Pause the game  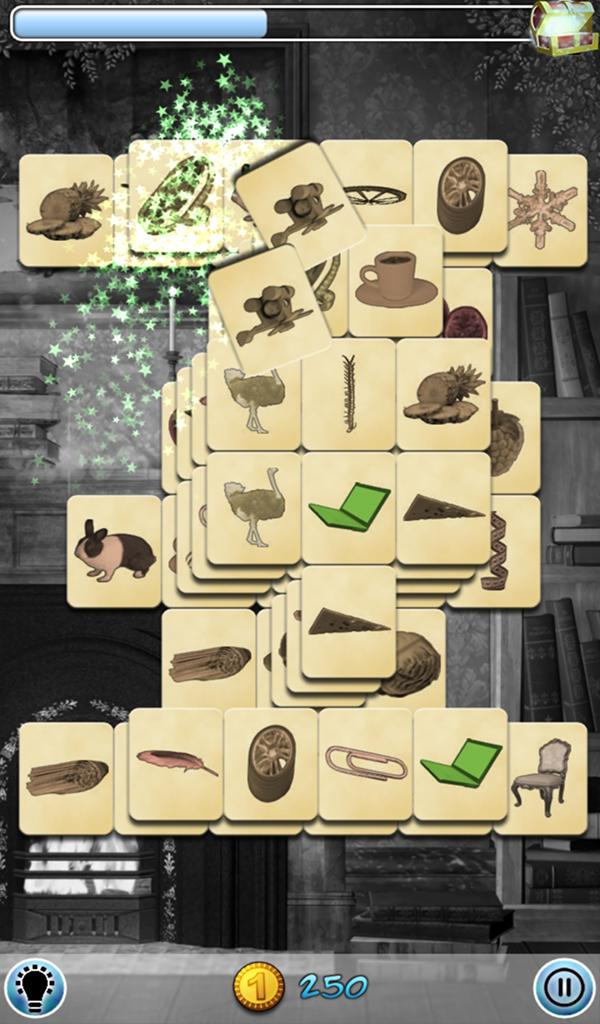coord(563,987)
